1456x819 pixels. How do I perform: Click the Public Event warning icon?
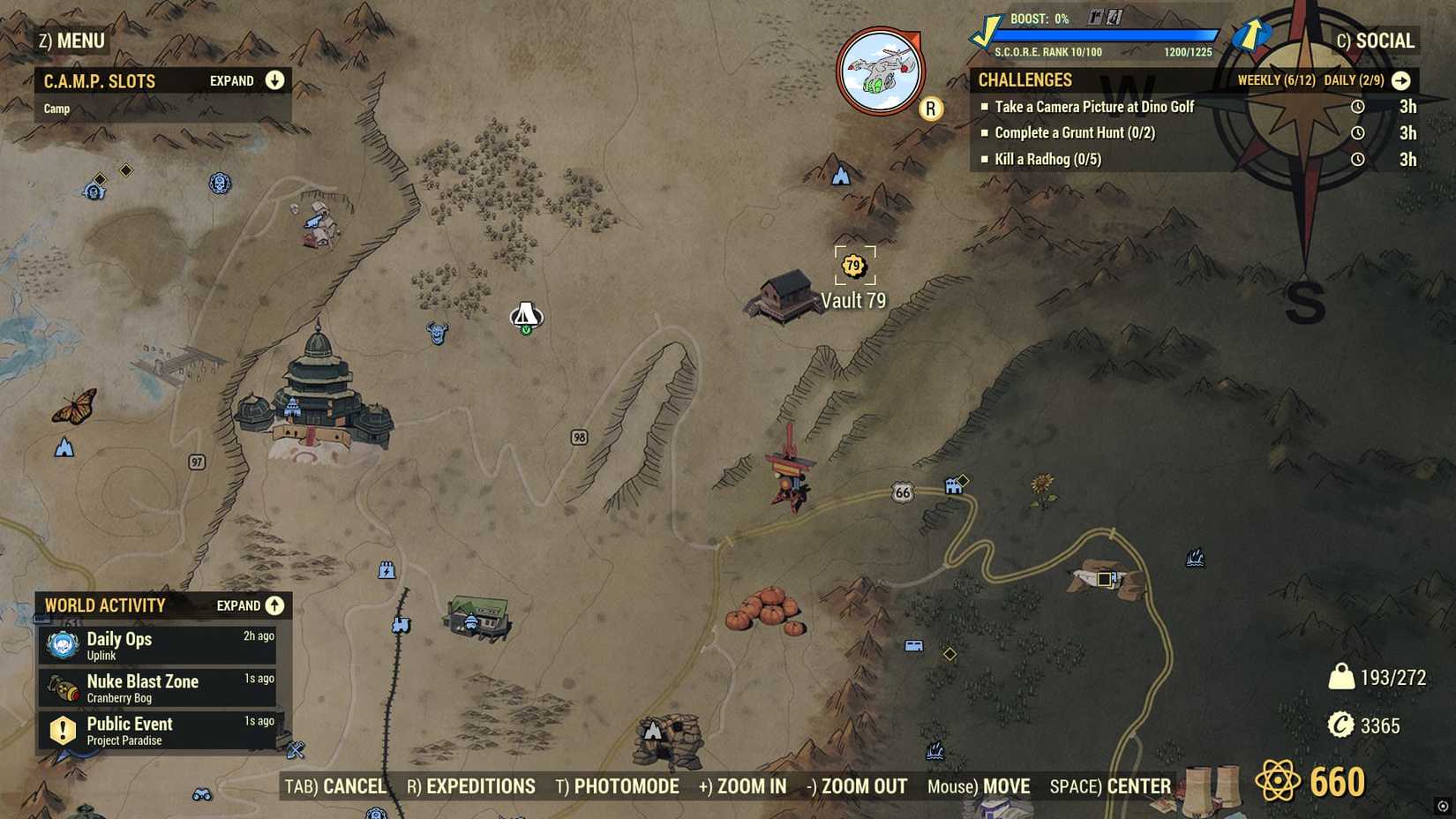61,728
